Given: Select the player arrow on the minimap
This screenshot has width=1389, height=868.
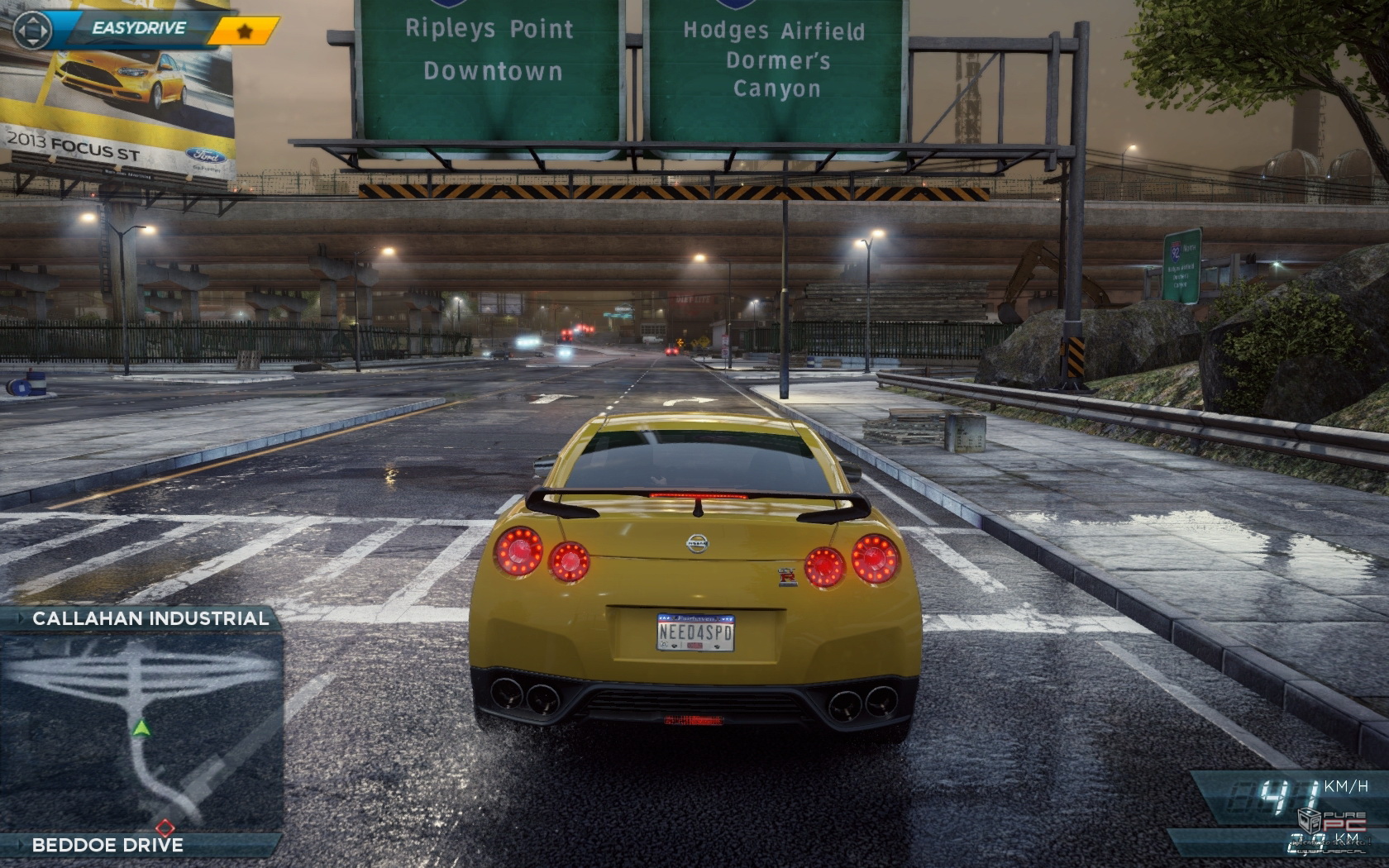Looking at the screenshot, I should coord(142,729).
